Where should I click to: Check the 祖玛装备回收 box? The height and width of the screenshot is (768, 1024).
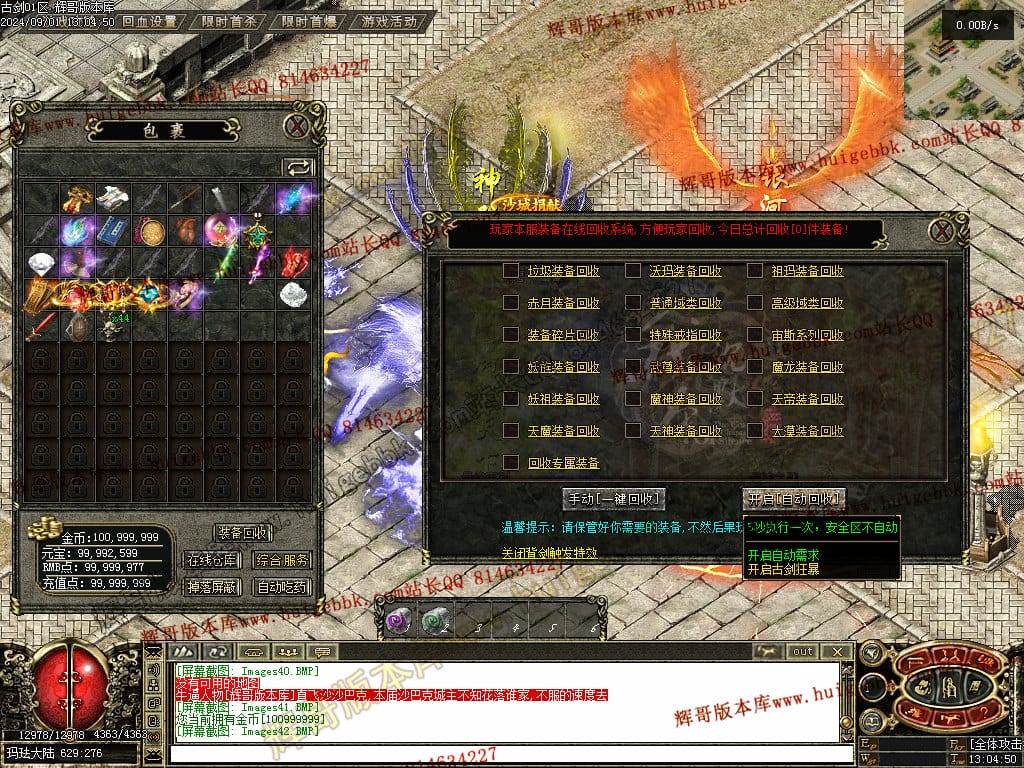[755, 271]
